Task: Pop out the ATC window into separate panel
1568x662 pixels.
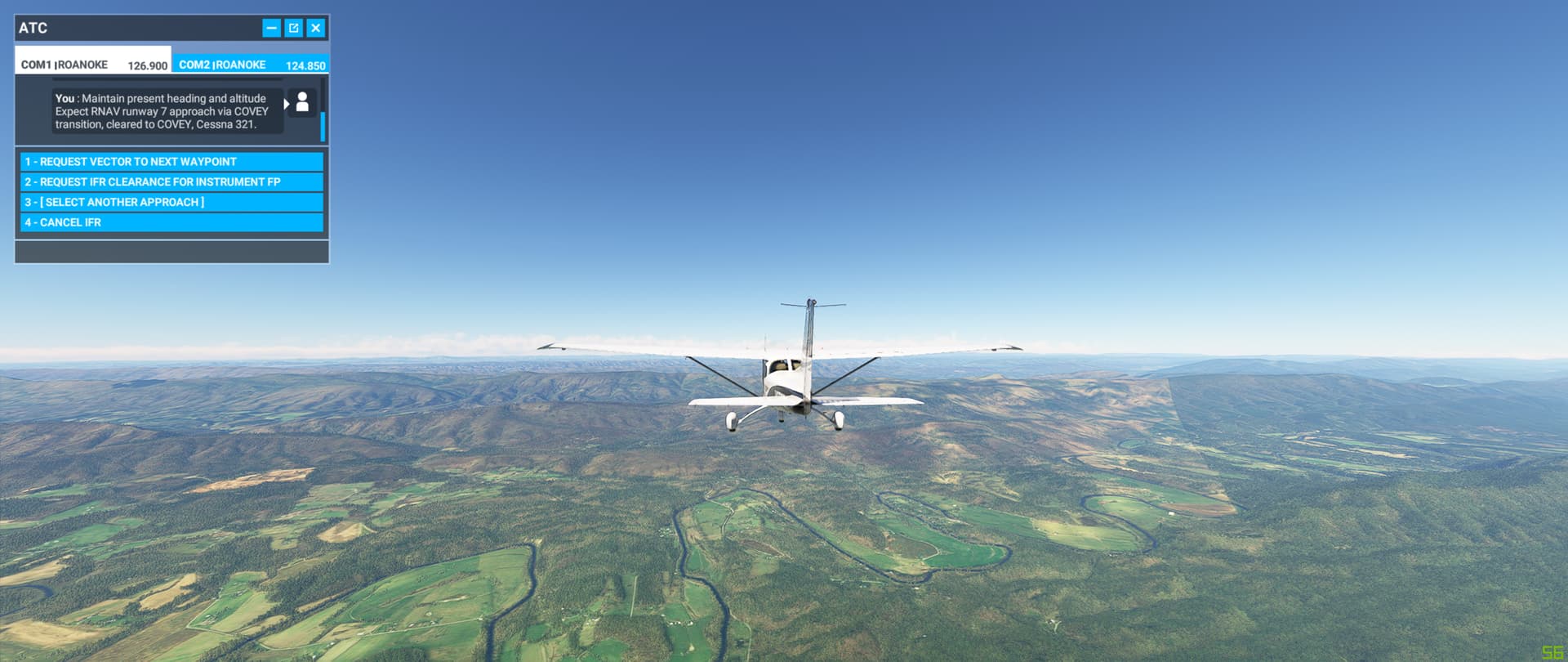Action: (x=293, y=27)
